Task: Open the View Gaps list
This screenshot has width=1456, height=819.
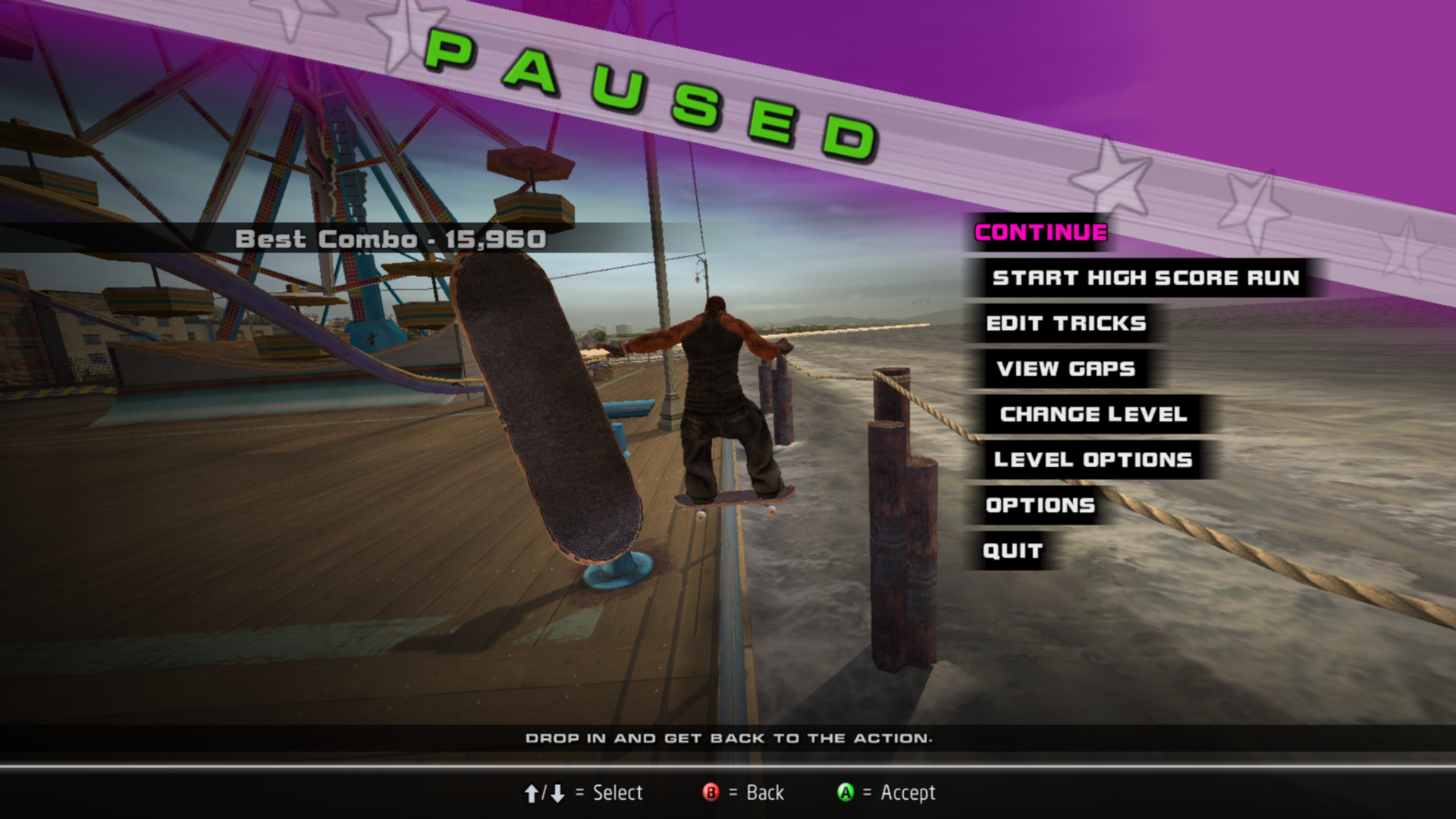Action: pos(1065,369)
